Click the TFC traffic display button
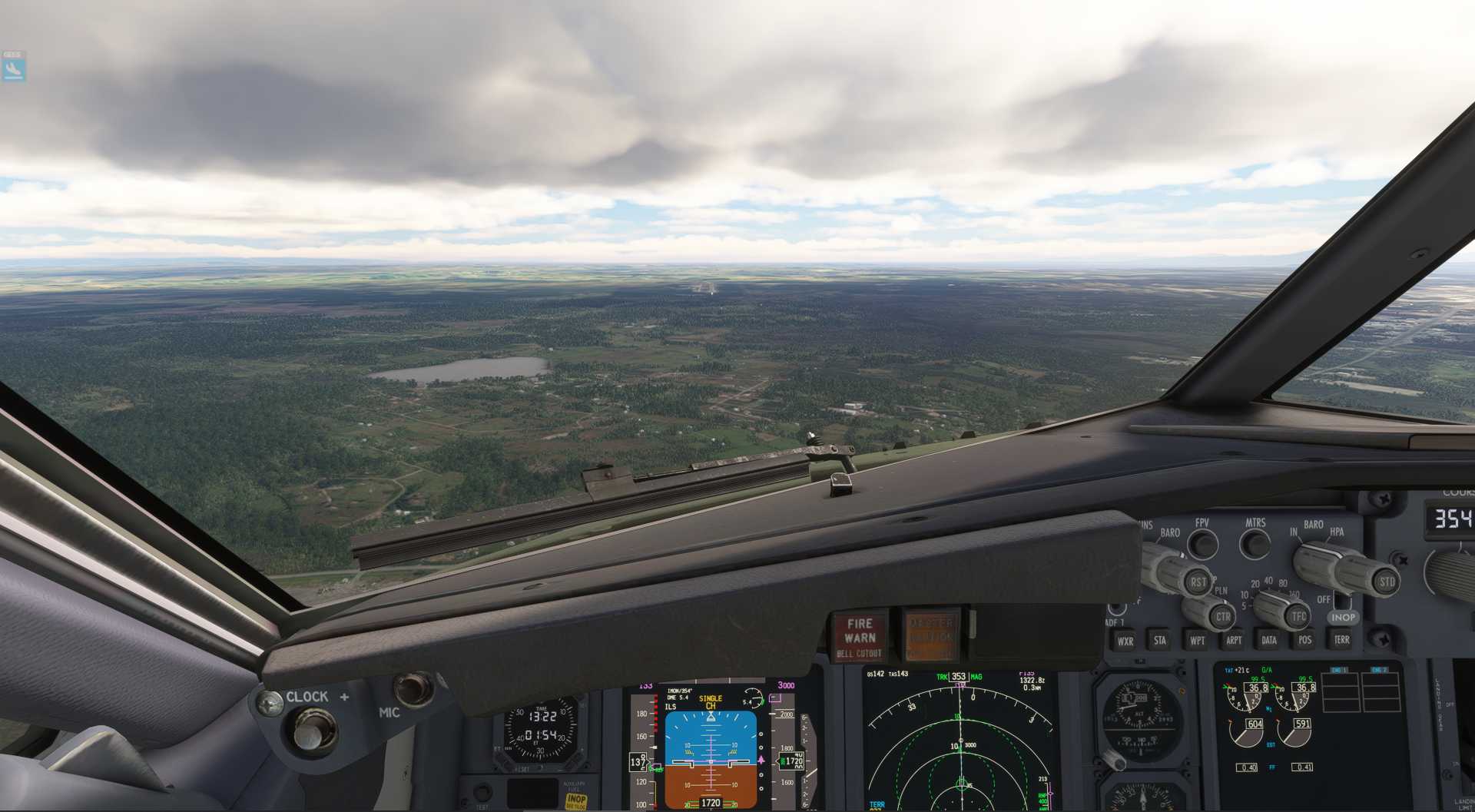 coord(1298,615)
